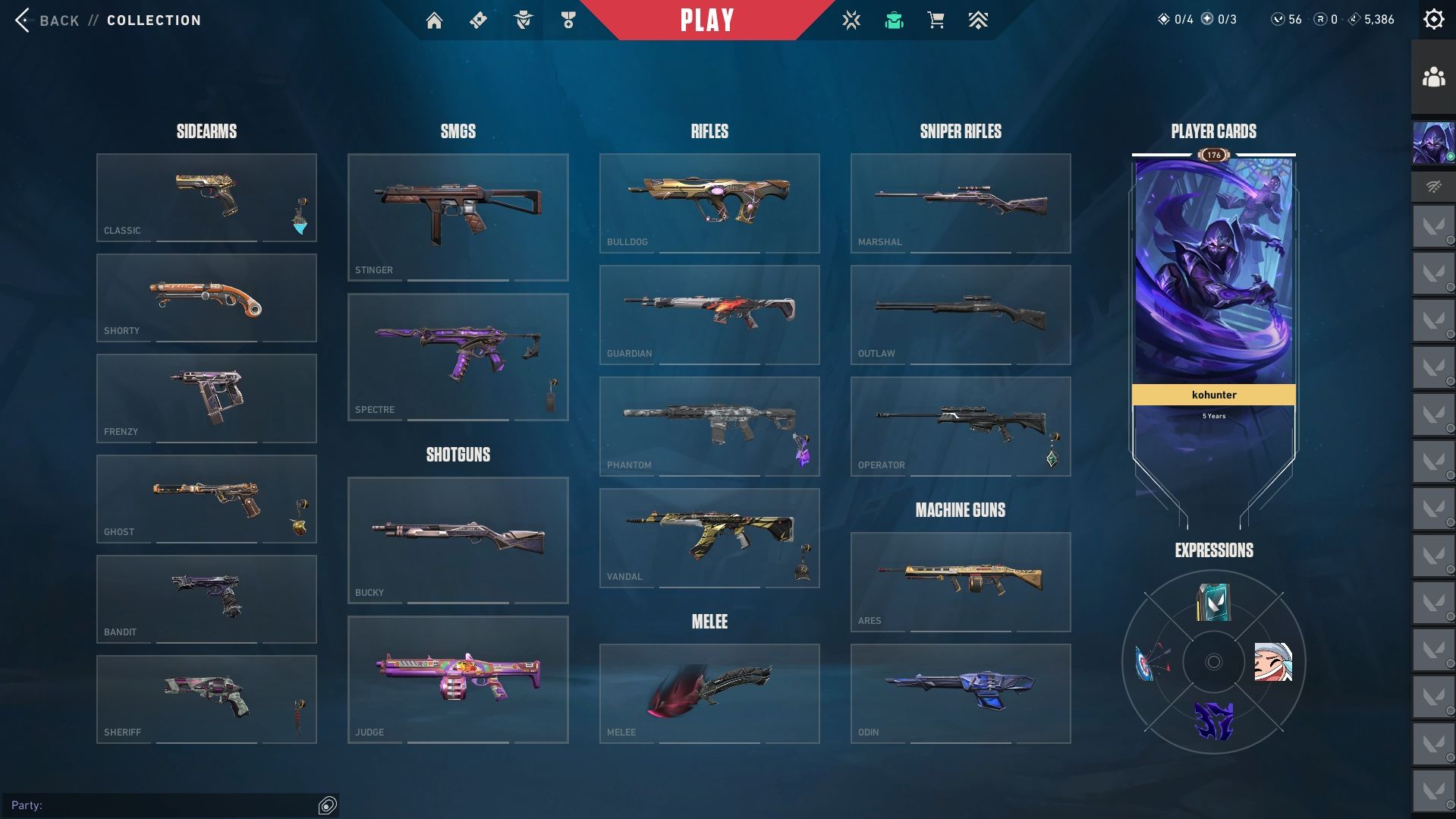
Task: Open the Bulldog rifle slot
Action: click(709, 203)
